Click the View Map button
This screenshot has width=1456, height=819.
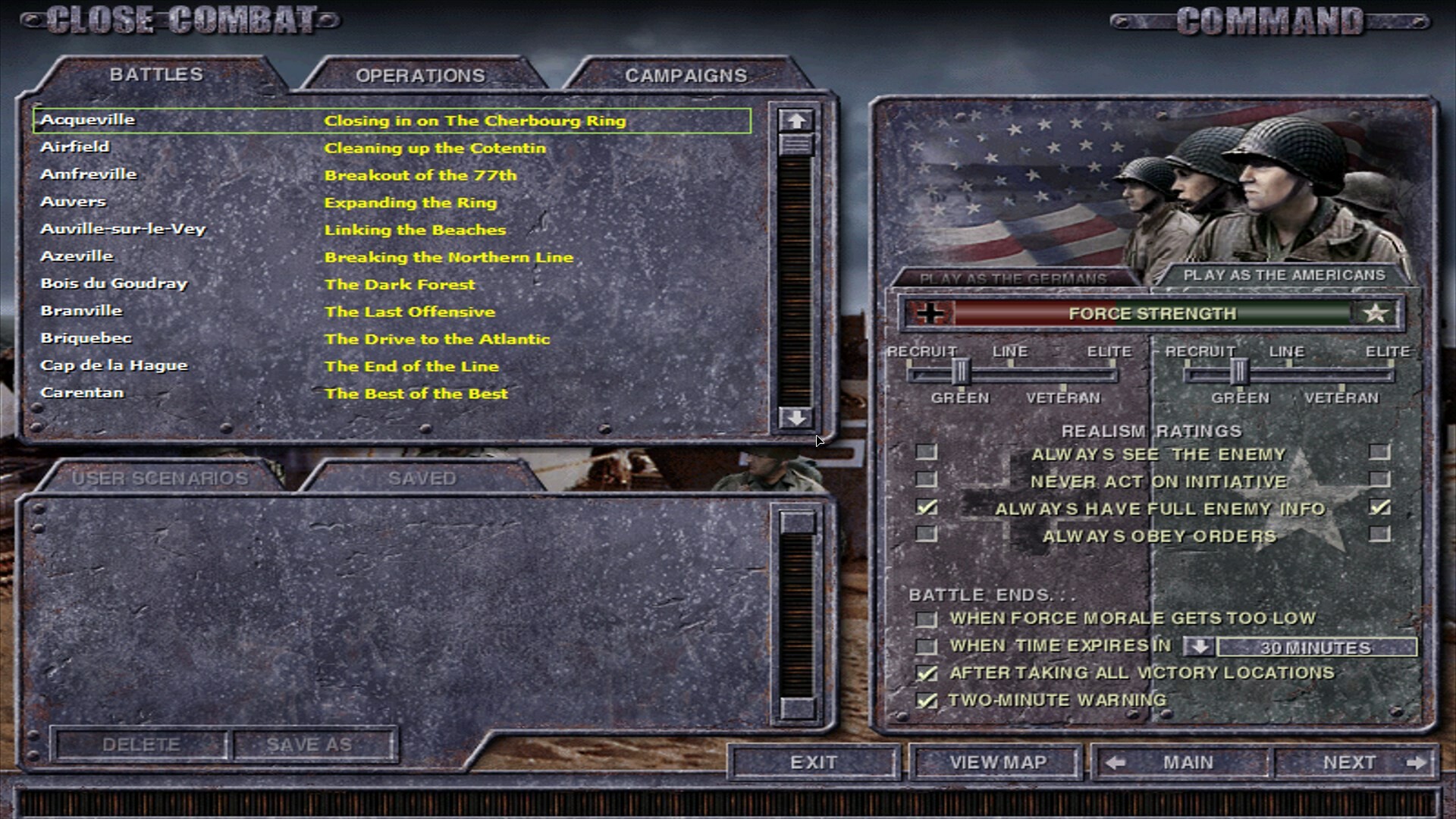996,762
